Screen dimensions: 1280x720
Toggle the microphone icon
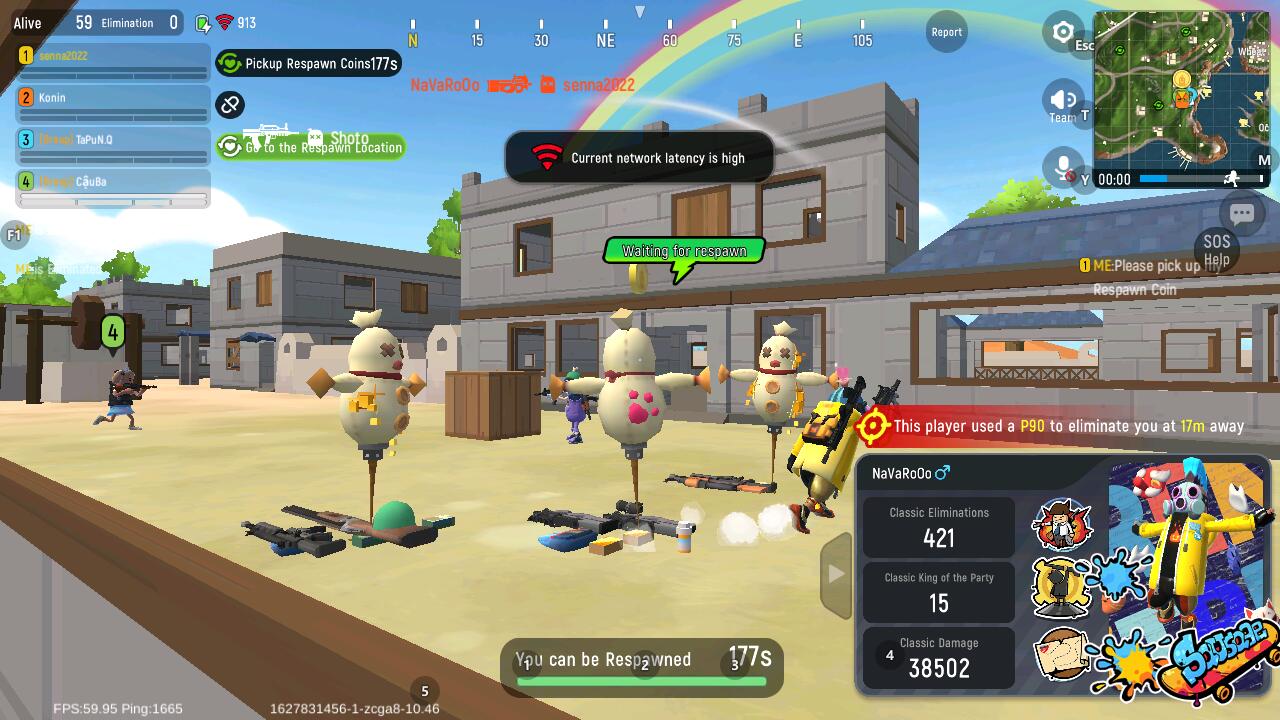[1062, 167]
